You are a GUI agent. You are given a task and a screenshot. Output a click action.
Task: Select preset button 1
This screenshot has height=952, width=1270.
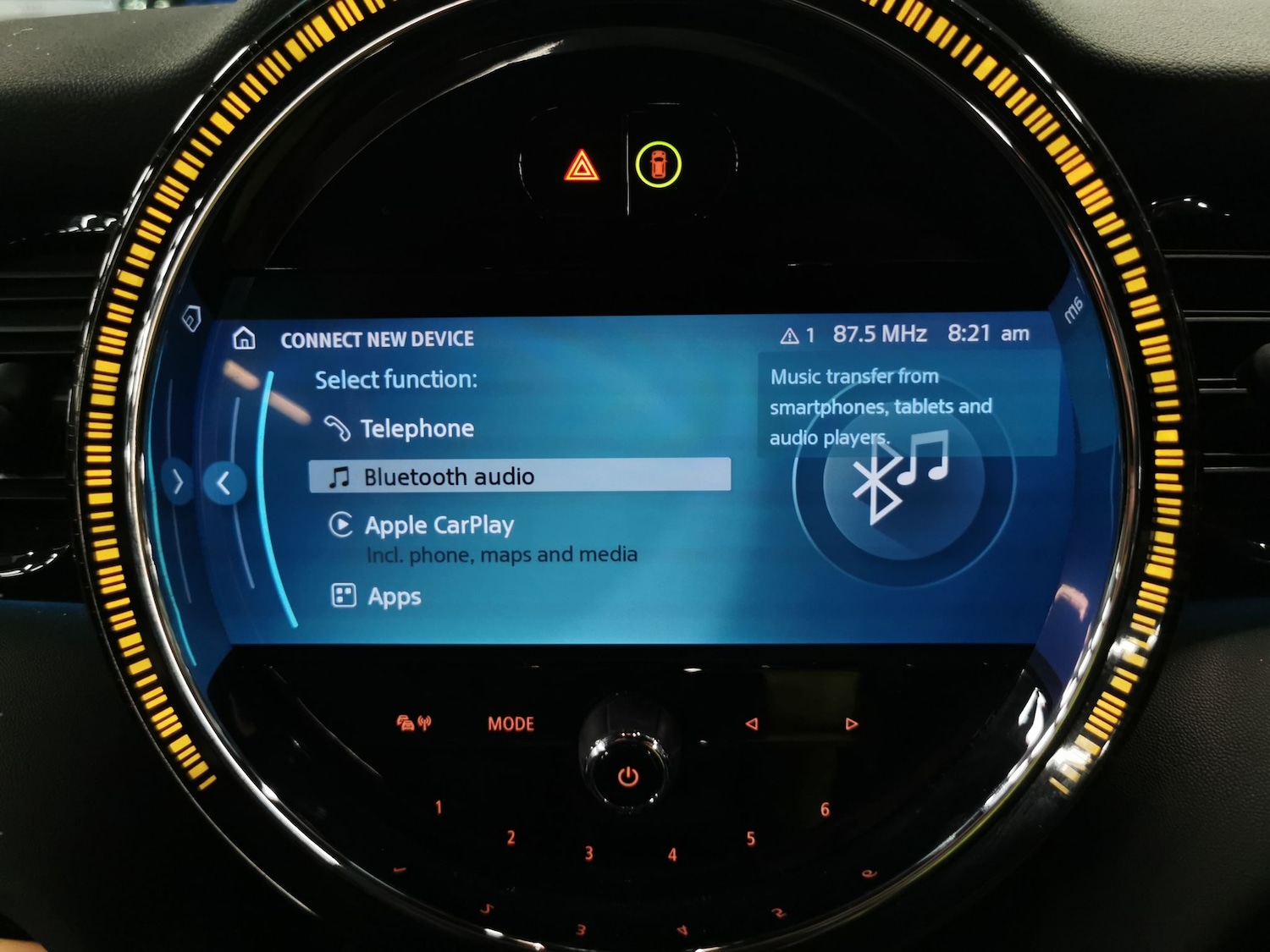pyautogui.click(x=439, y=807)
